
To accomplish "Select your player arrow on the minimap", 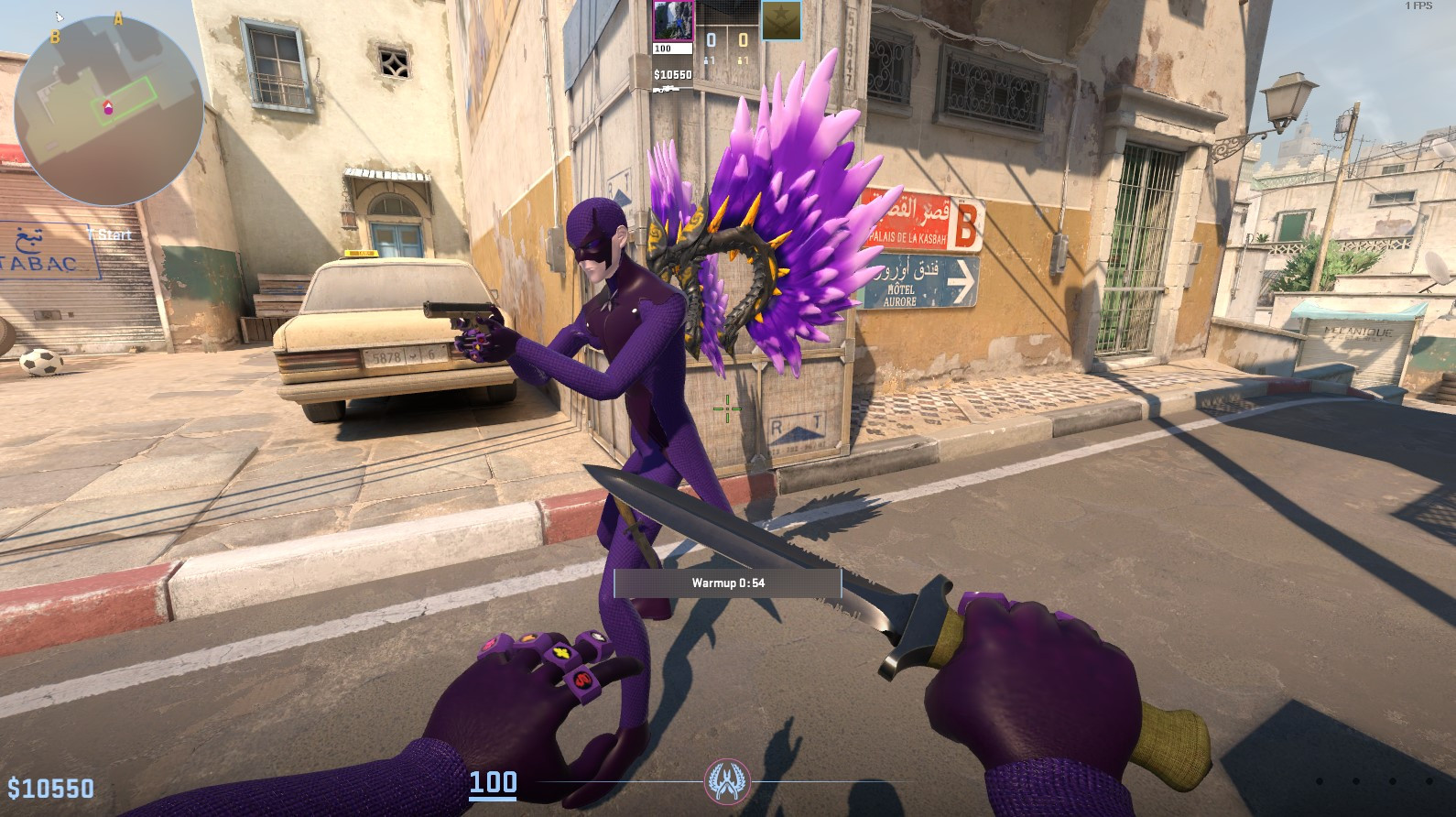I will pos(108,105).
